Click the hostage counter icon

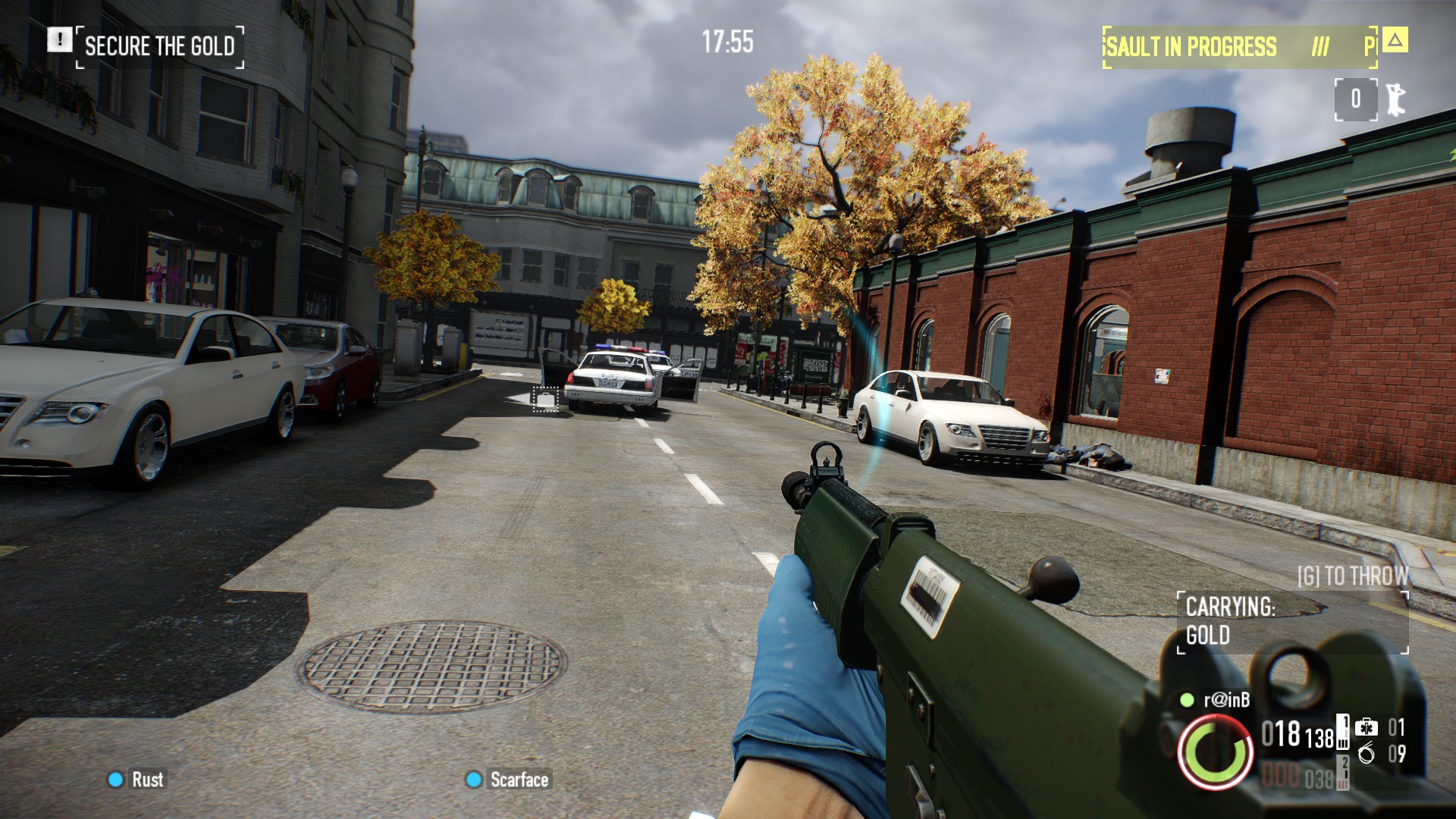coord(1394,99)
